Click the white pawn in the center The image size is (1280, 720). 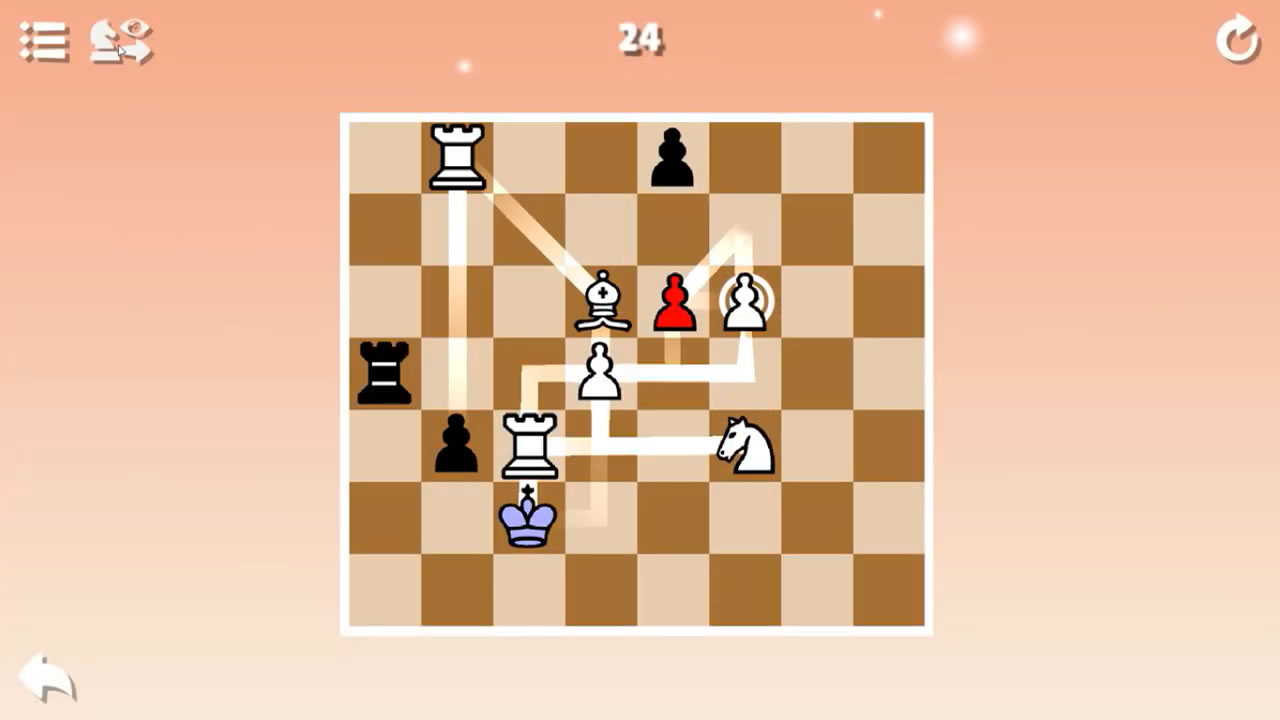click(601, 372)
